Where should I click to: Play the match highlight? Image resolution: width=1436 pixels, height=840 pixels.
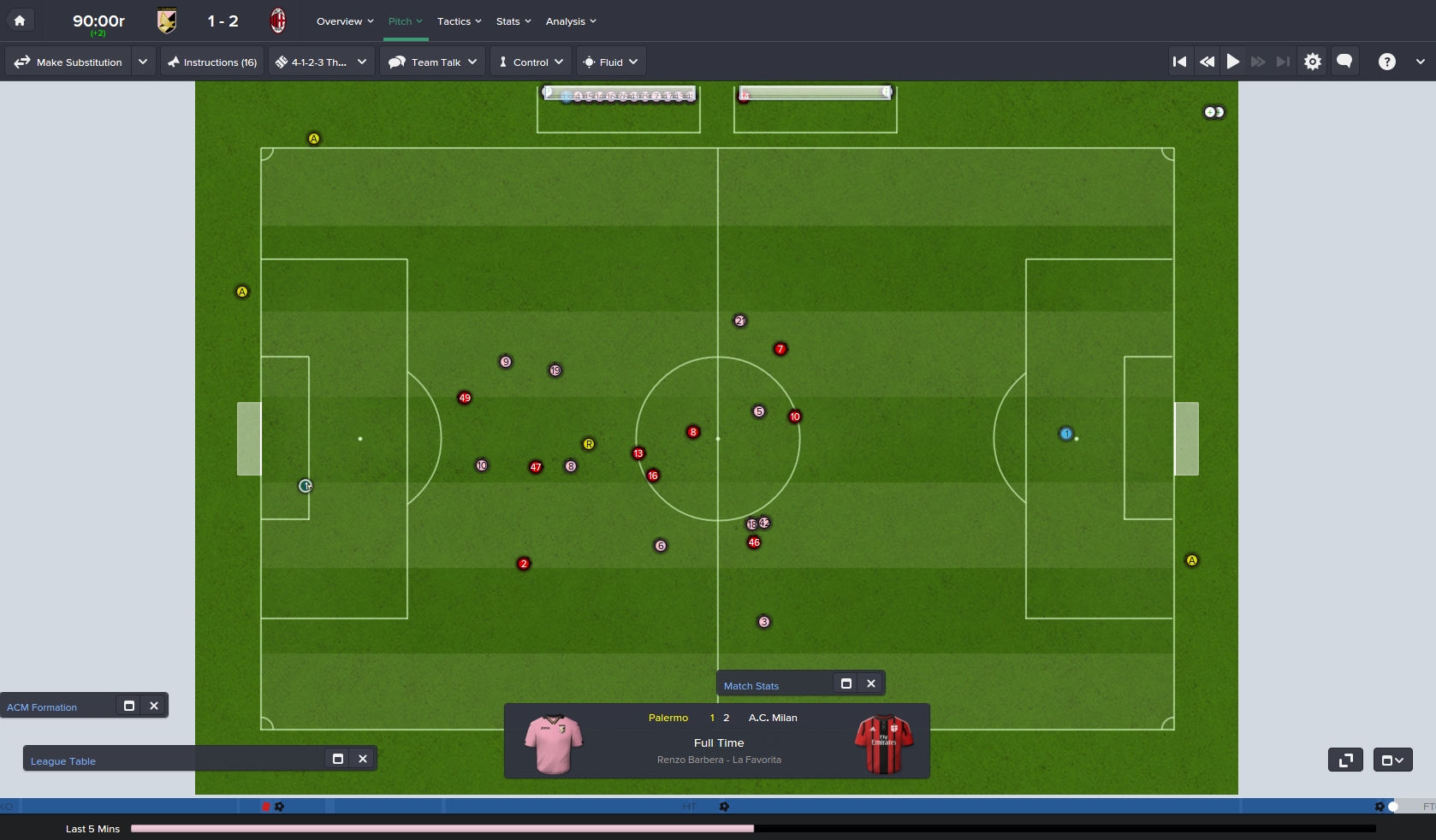point(1233,62)
